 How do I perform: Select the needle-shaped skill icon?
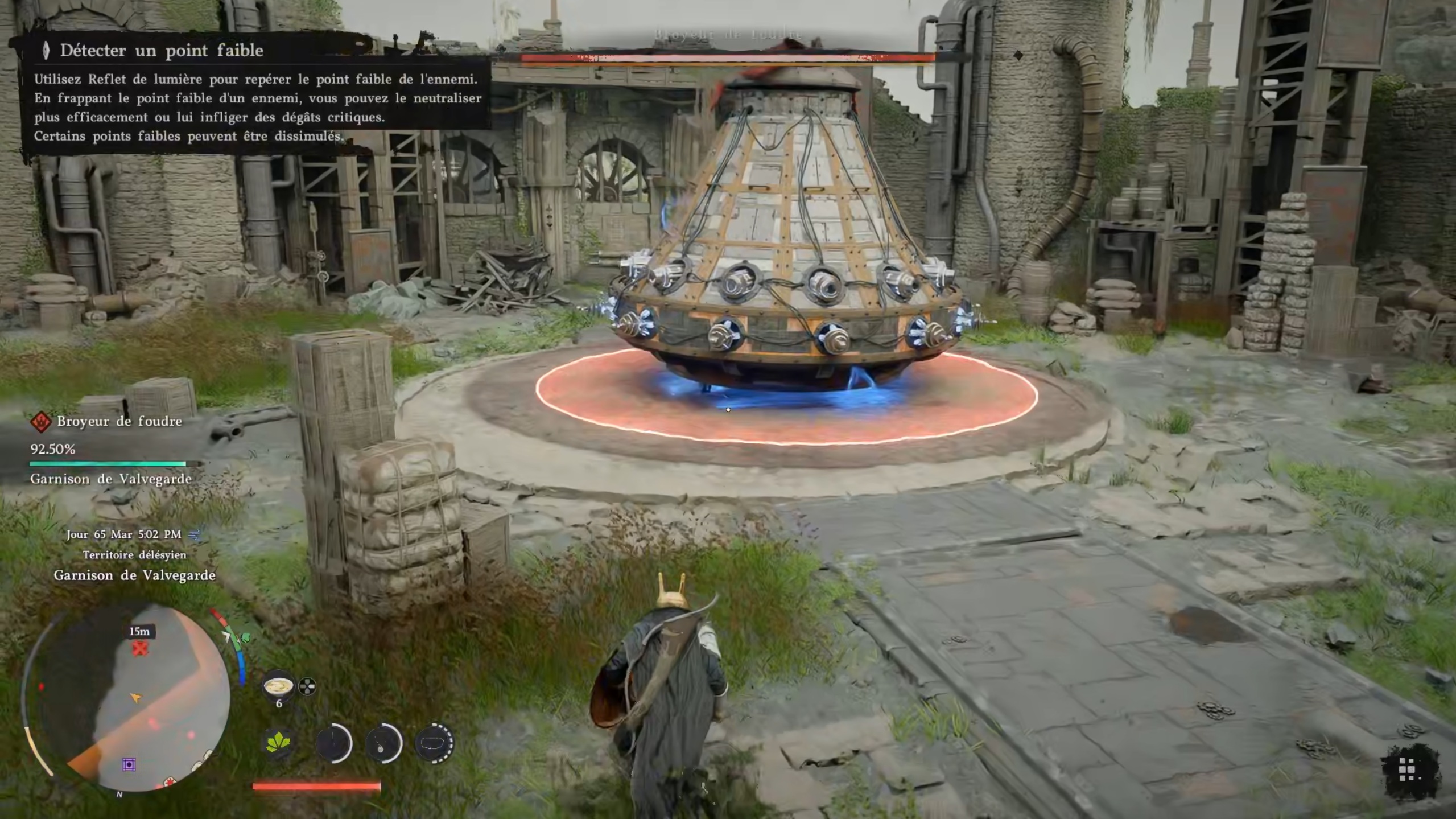click(x=333, y=743)
